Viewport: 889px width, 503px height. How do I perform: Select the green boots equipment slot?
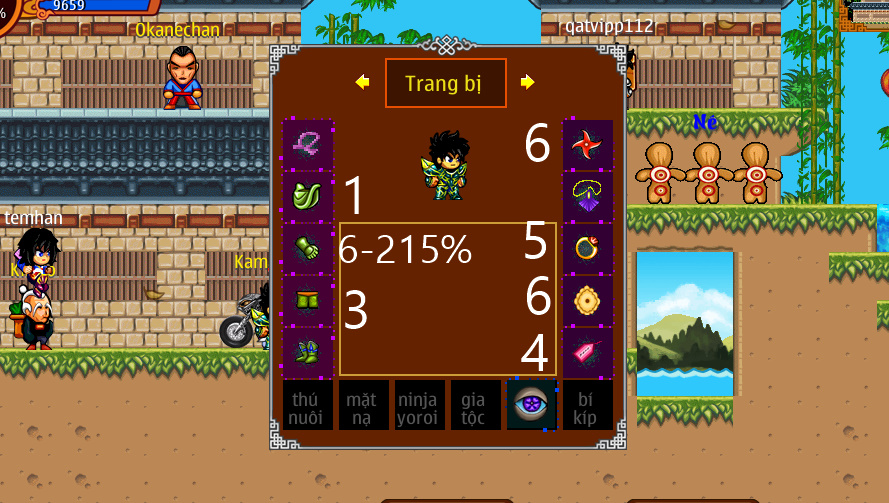pos(308,353)
